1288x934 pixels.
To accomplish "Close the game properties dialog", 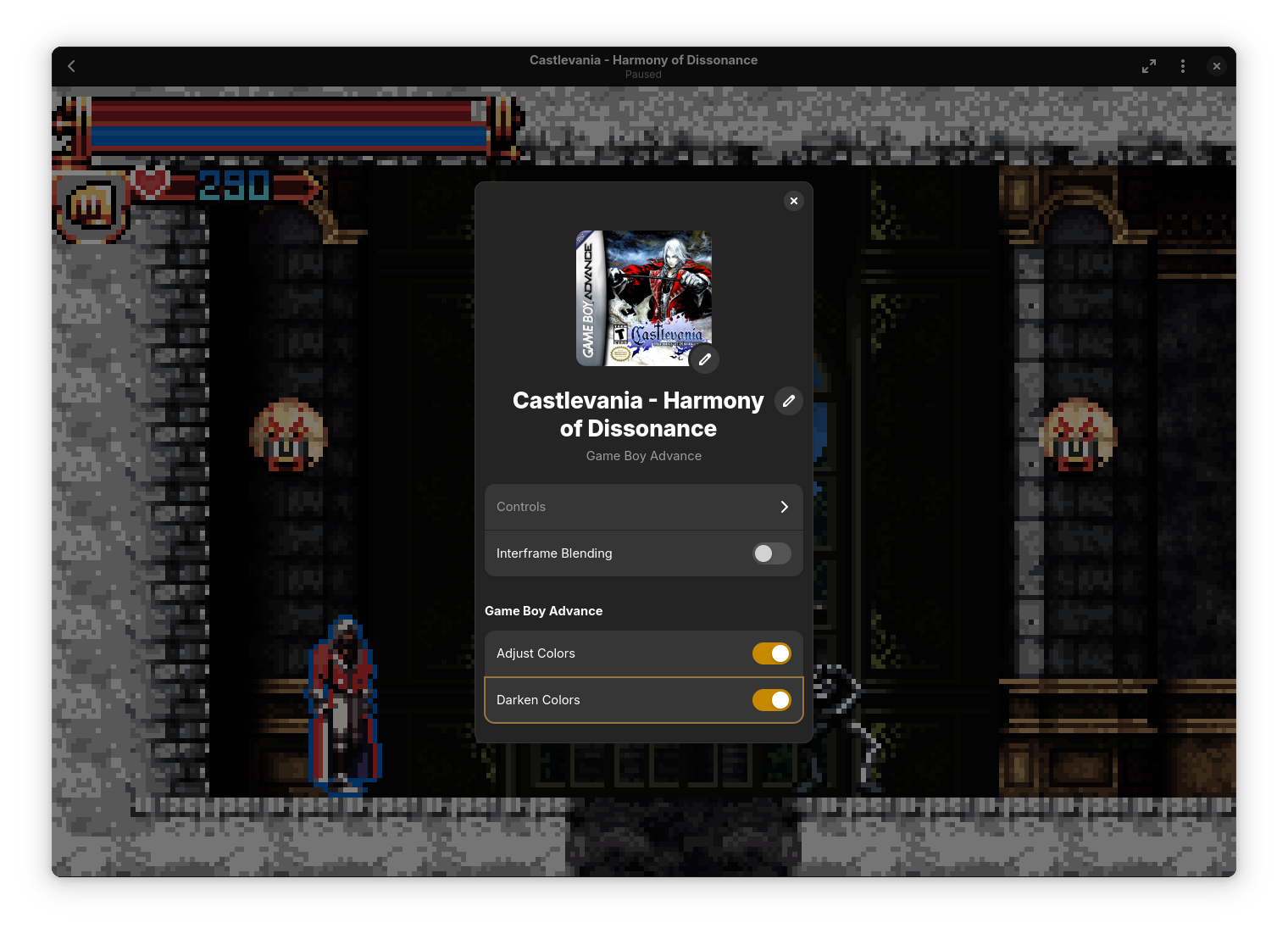I will (x=793, y=201).
